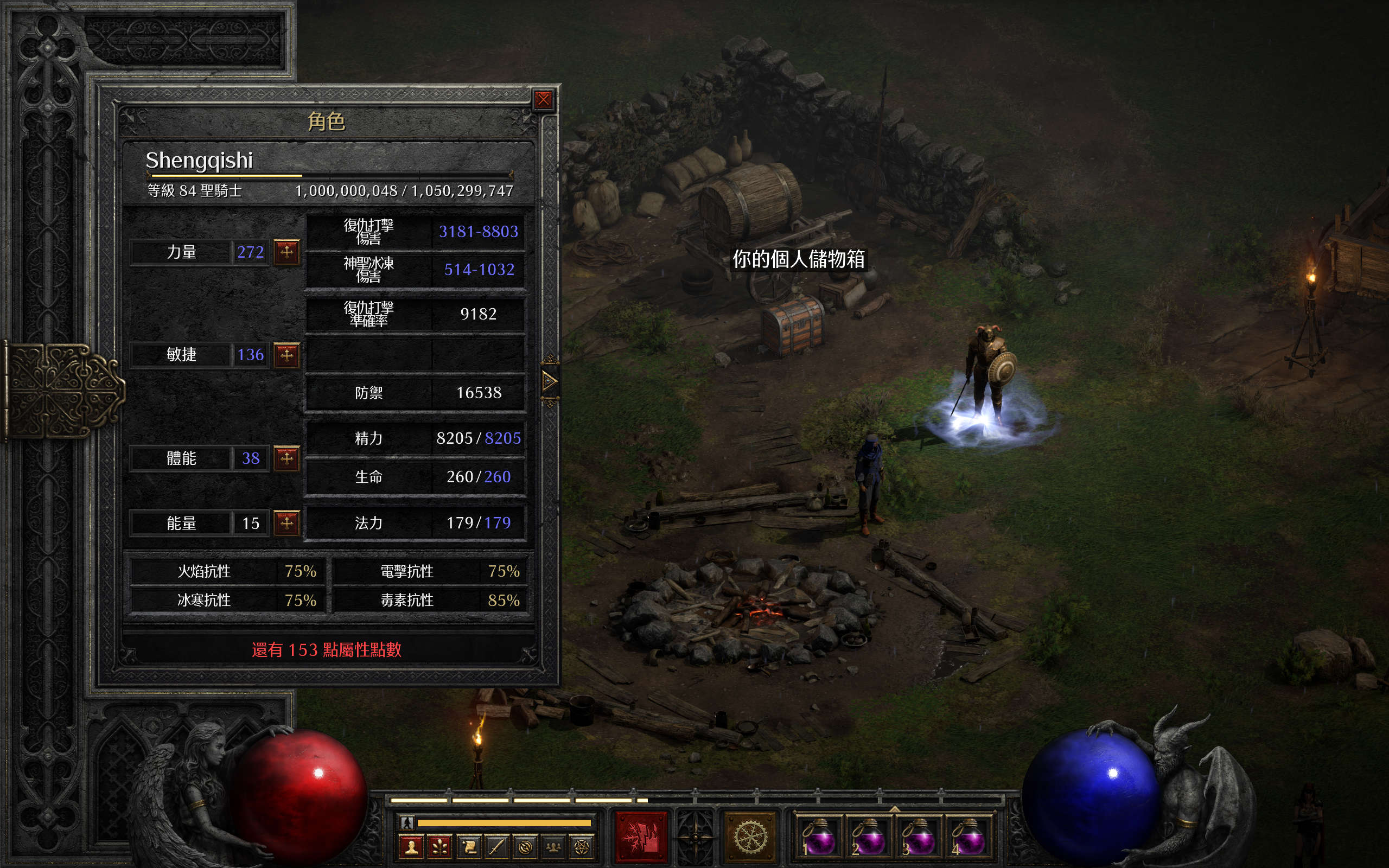Screen dimensions: 1389x868
Task: Toggle the run/walk icon beside the stamina bar
Action: point(407,822)
